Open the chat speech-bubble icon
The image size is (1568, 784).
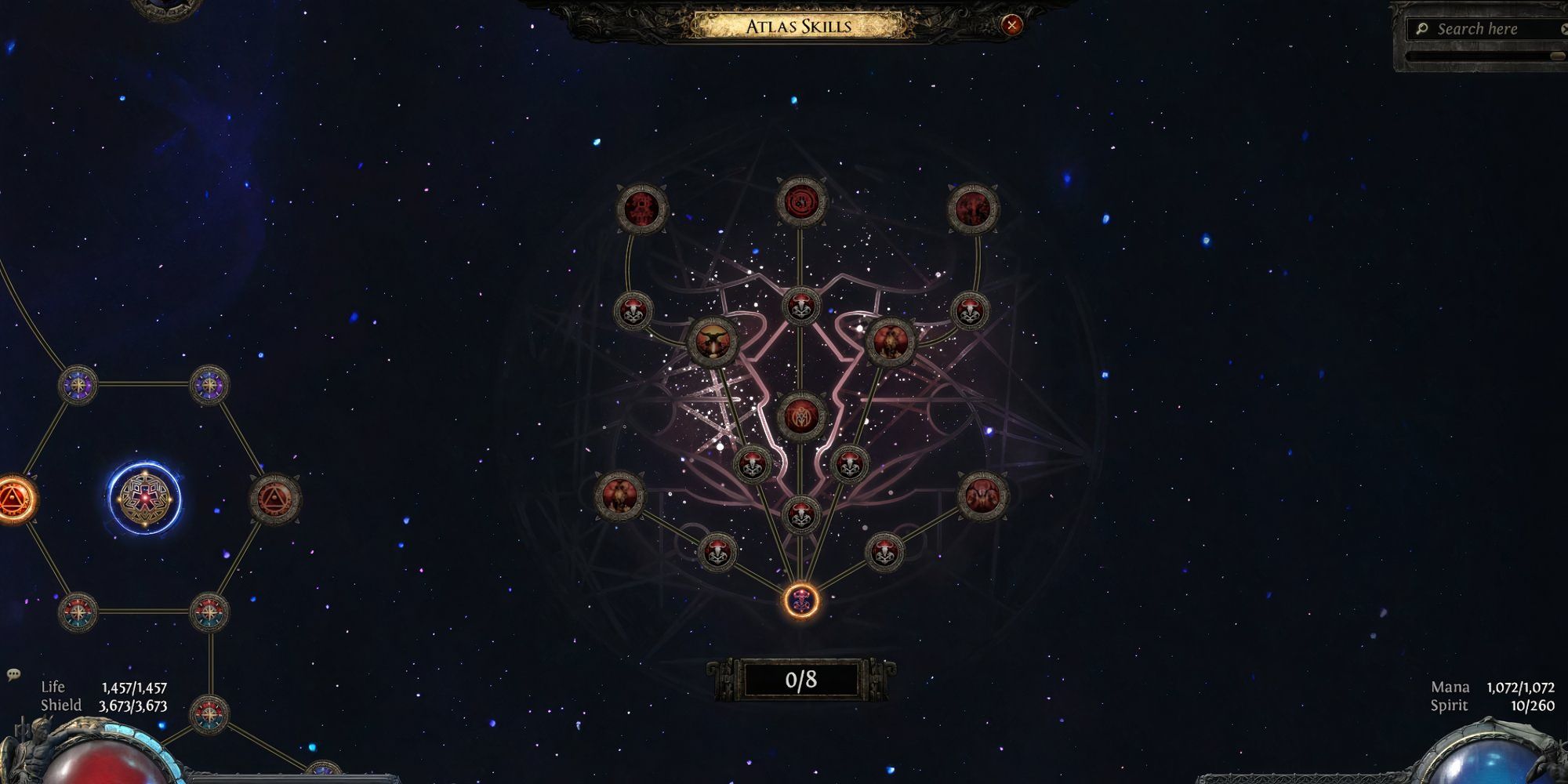coord(13,674)
